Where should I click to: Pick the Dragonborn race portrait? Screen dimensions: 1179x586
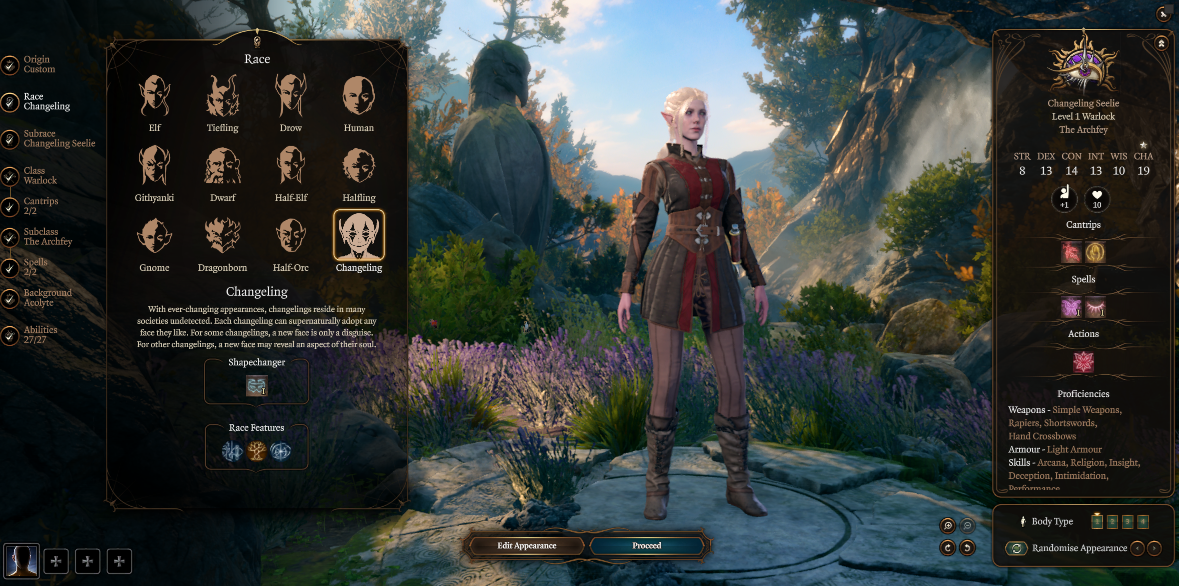point(222,237)
